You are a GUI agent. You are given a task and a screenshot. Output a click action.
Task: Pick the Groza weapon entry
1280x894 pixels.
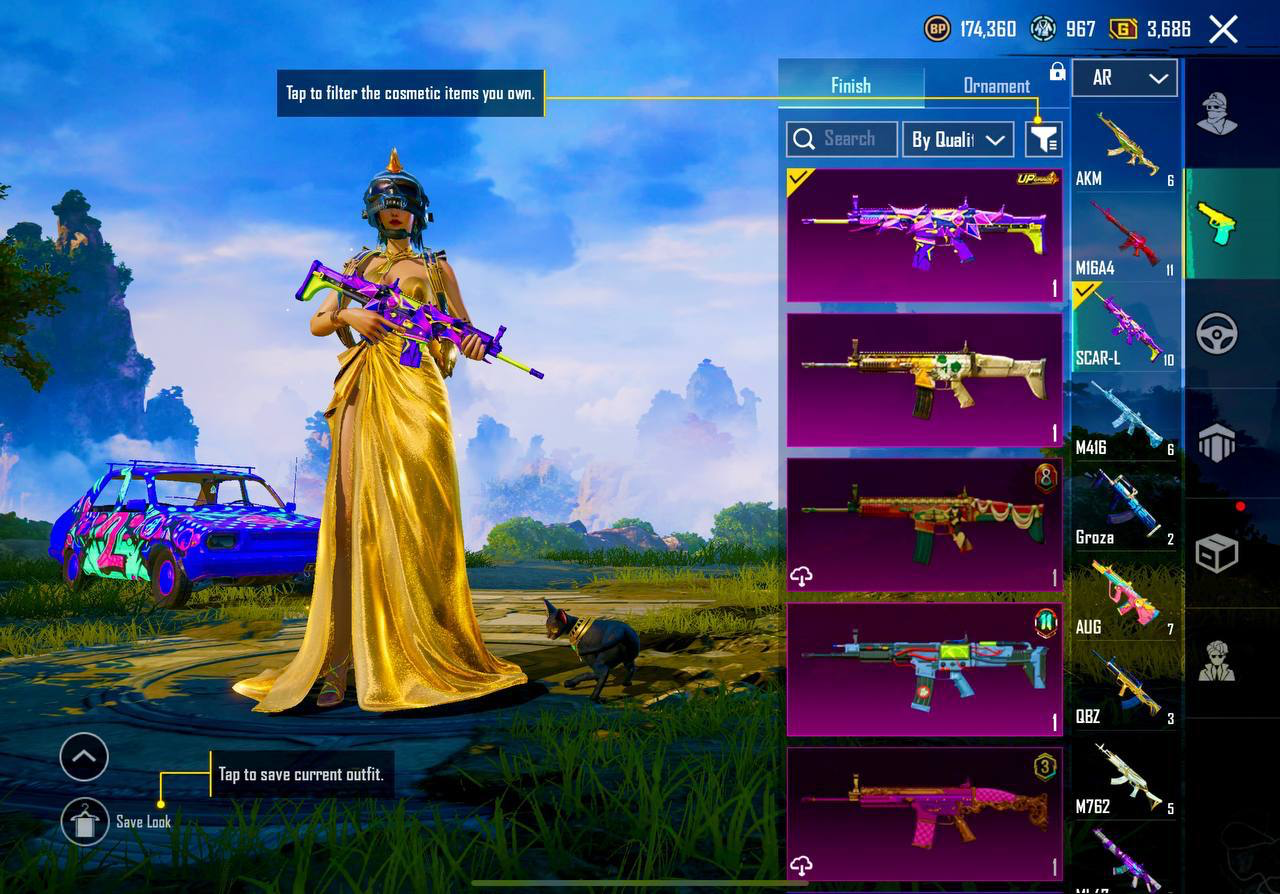tap(1125, 507)
